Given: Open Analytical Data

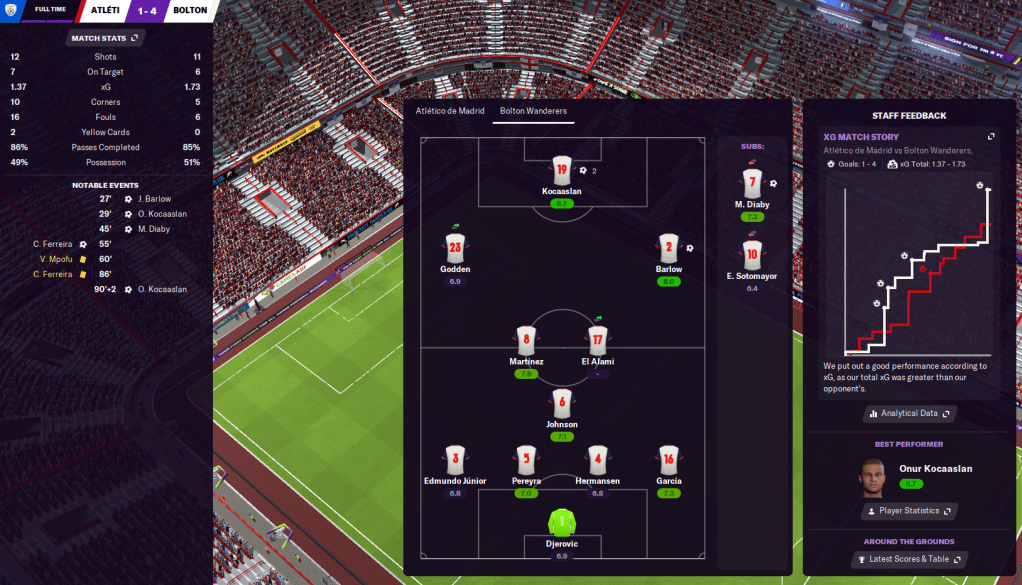Looking at the screenshot, I should pyautogui.click(x=909, y=413).
